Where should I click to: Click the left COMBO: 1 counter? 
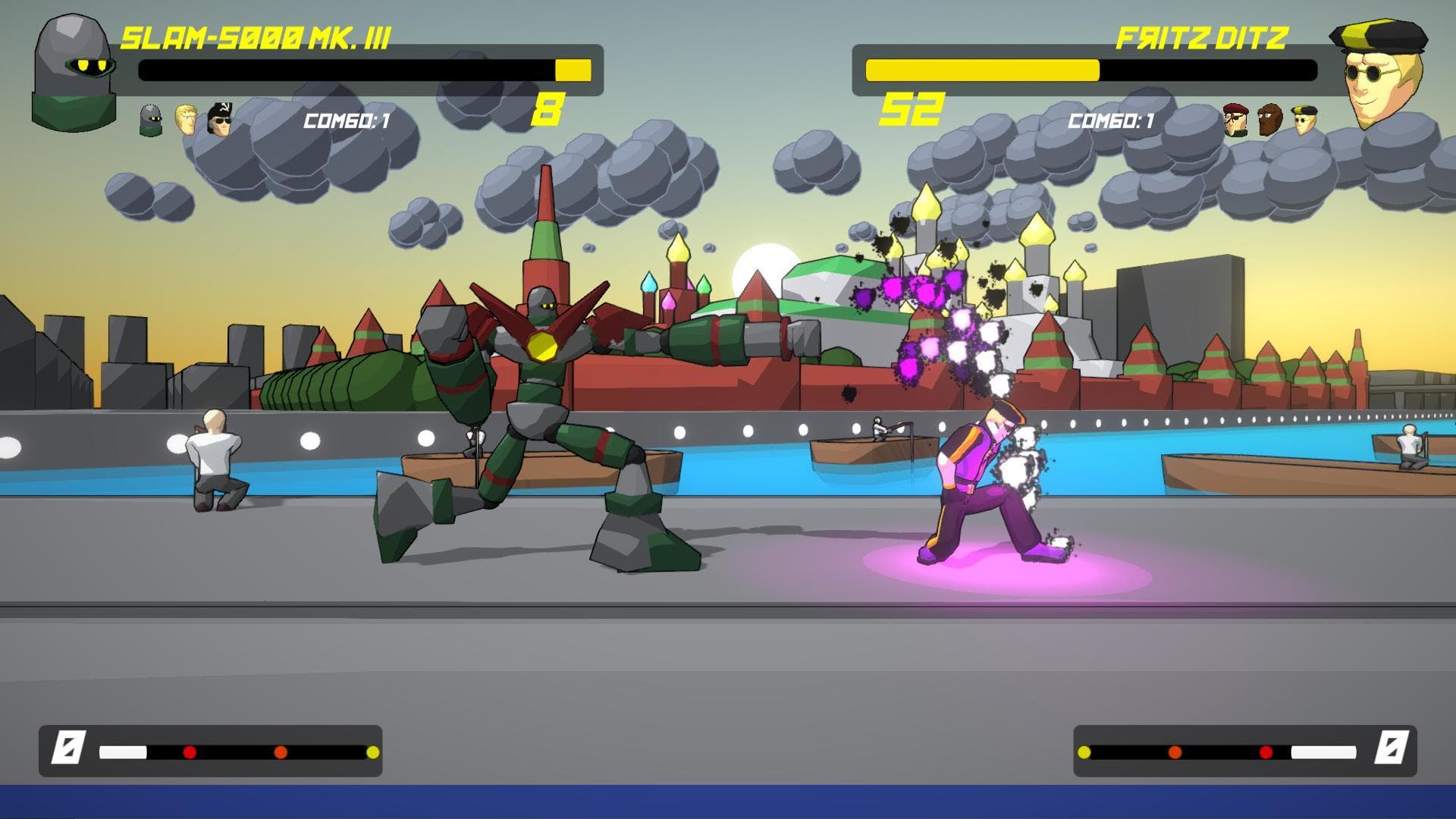[x=345, y=119]
